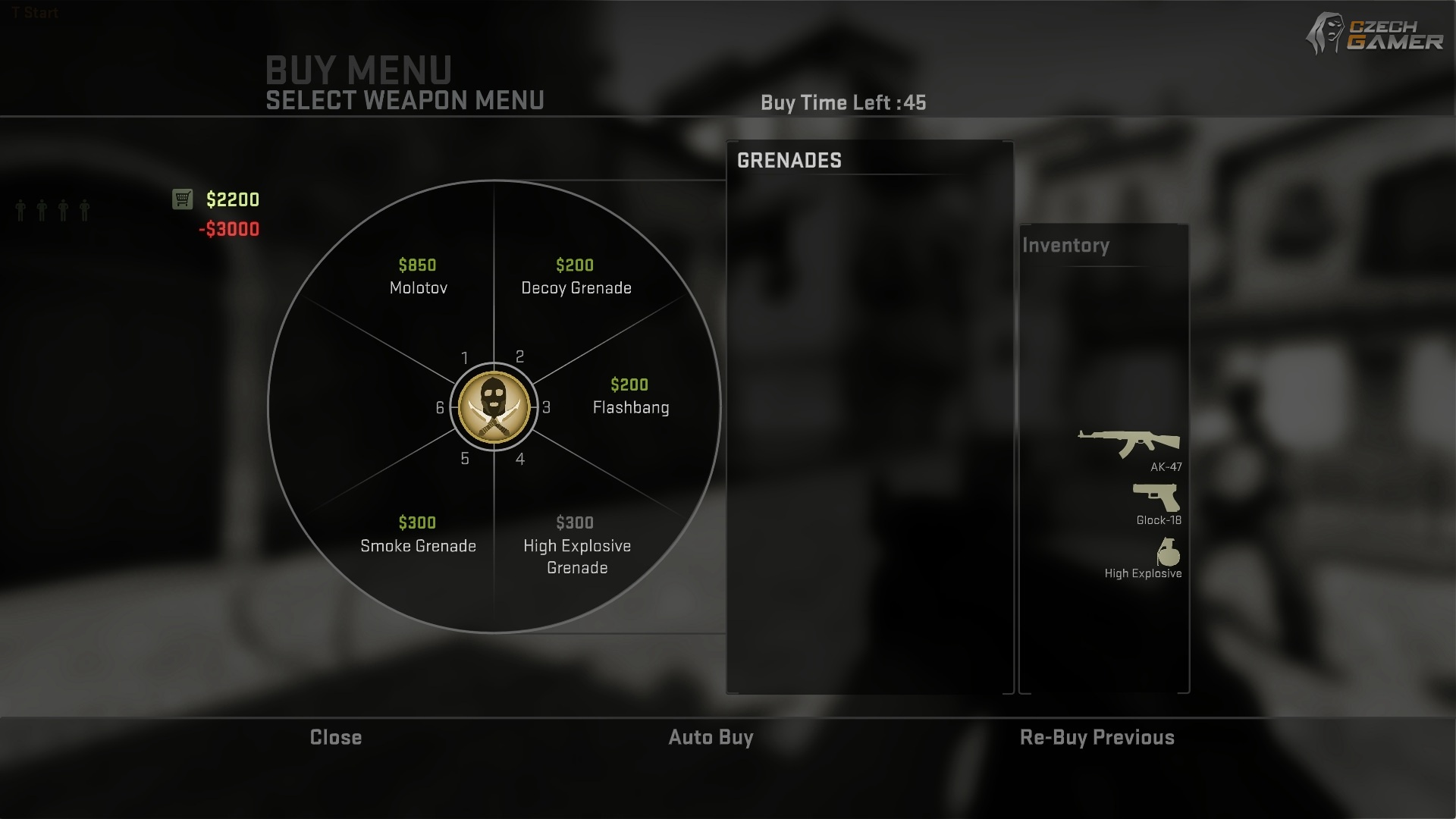Choose Re-Buy Previous

point(1097,737)
